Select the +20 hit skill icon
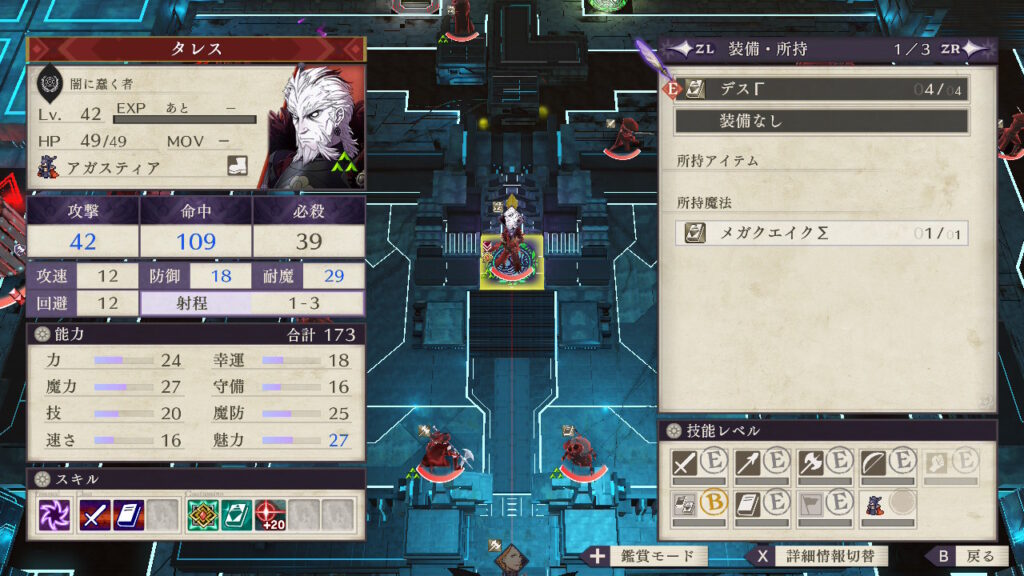 [x=270, y=515]
